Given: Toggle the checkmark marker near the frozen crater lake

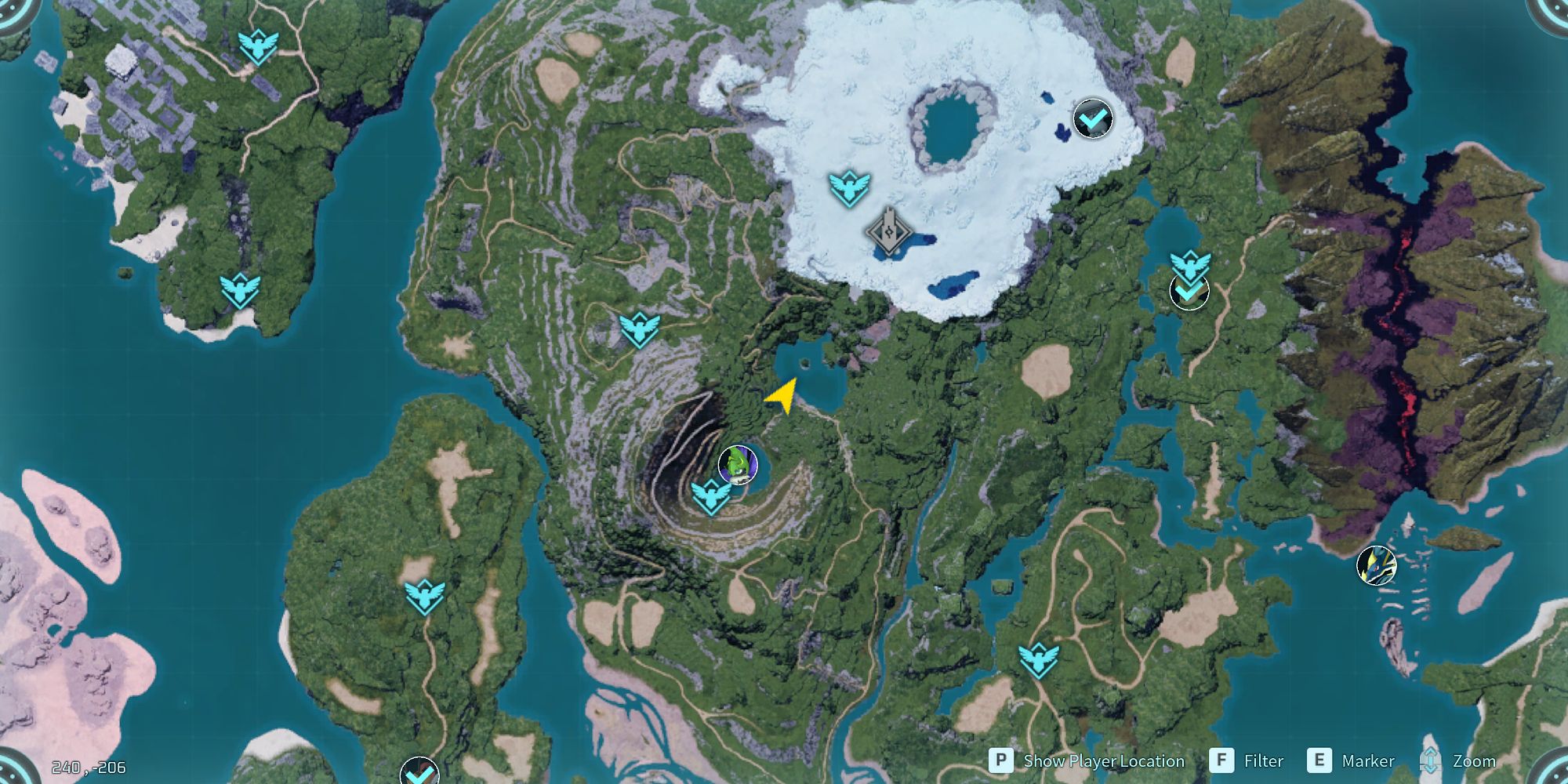Looking at the screenshot, I should (x=1092, y=118).
